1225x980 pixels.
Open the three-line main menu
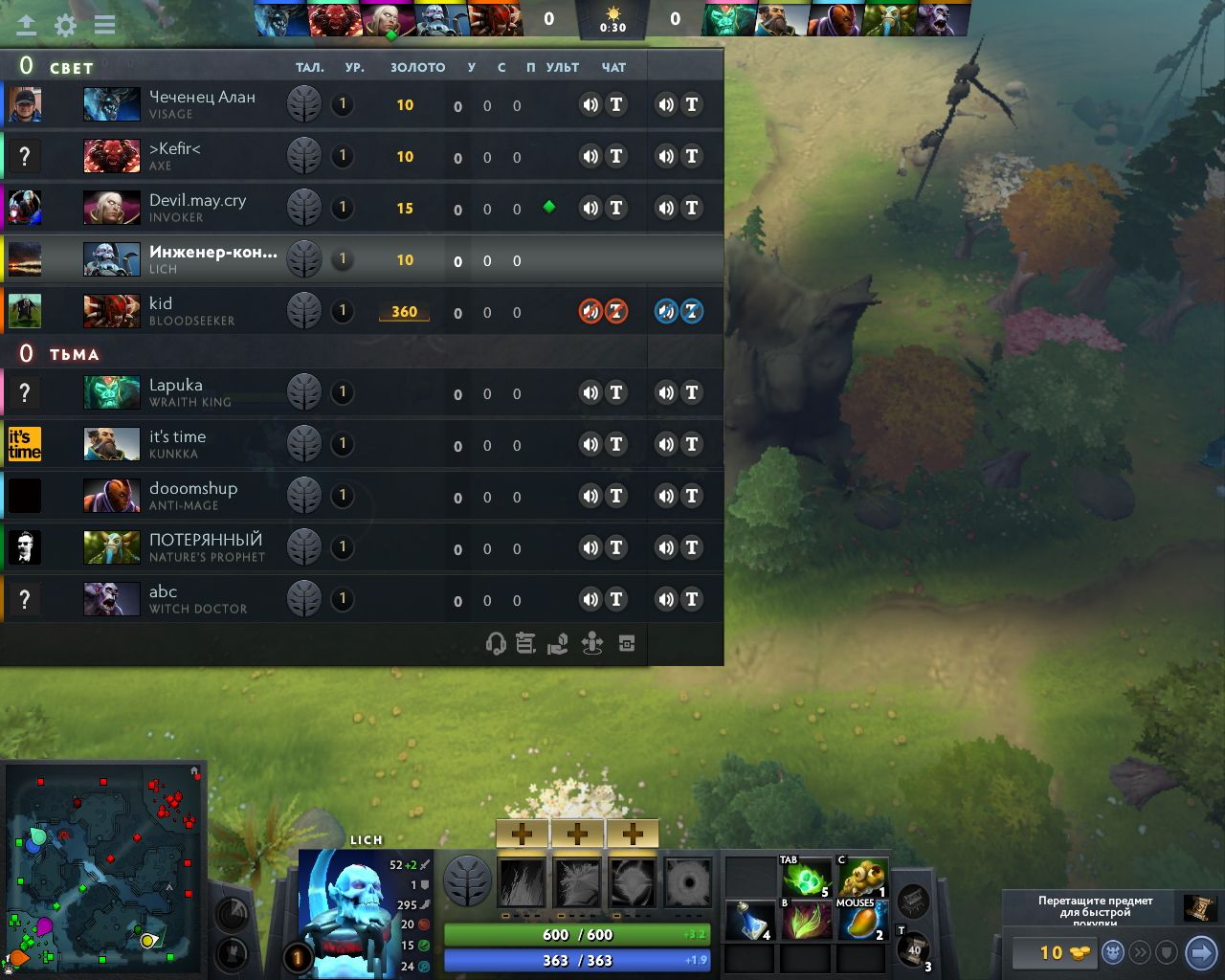pos(104,25)
